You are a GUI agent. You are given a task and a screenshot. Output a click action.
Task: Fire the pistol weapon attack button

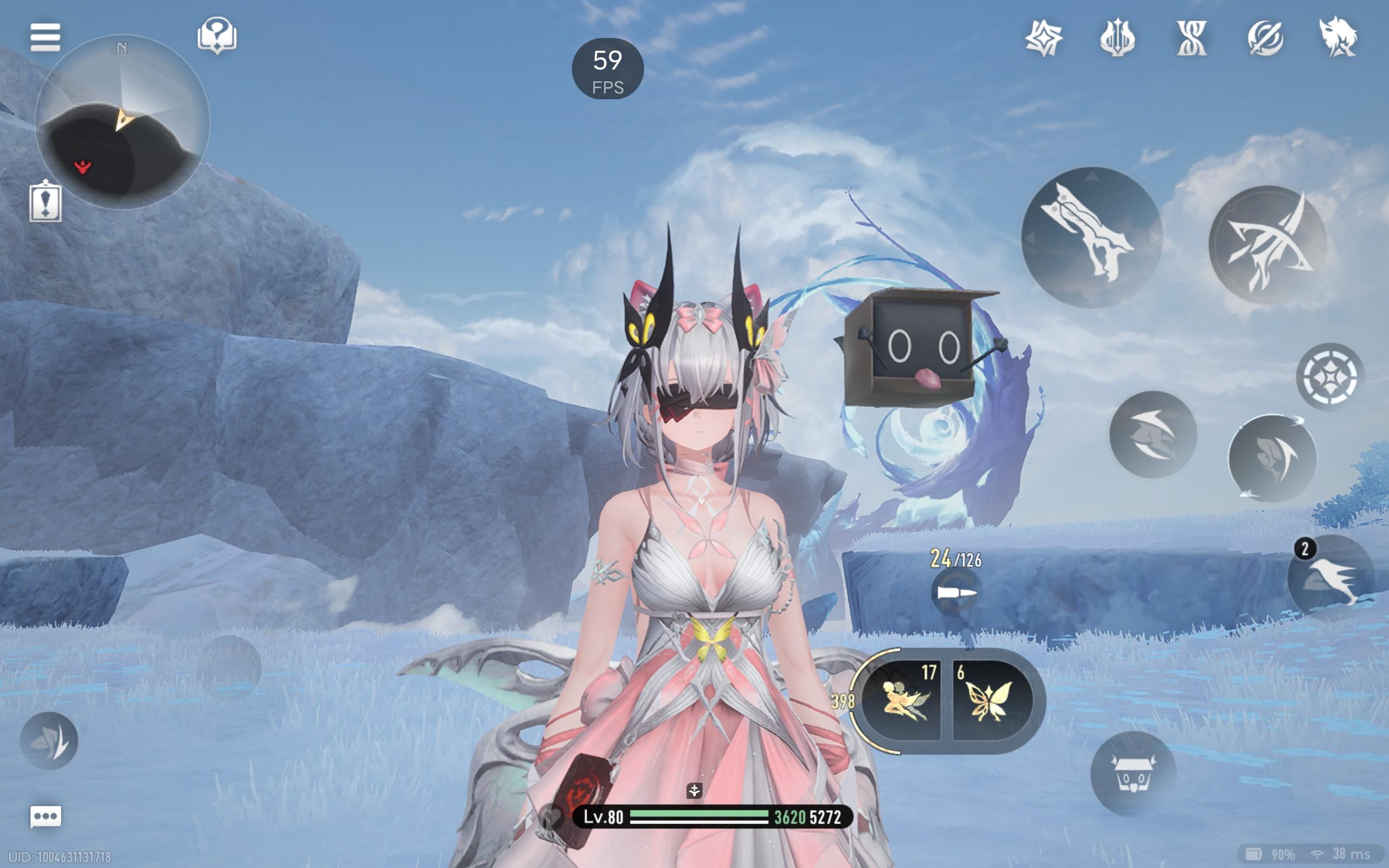coord(1091,238)
